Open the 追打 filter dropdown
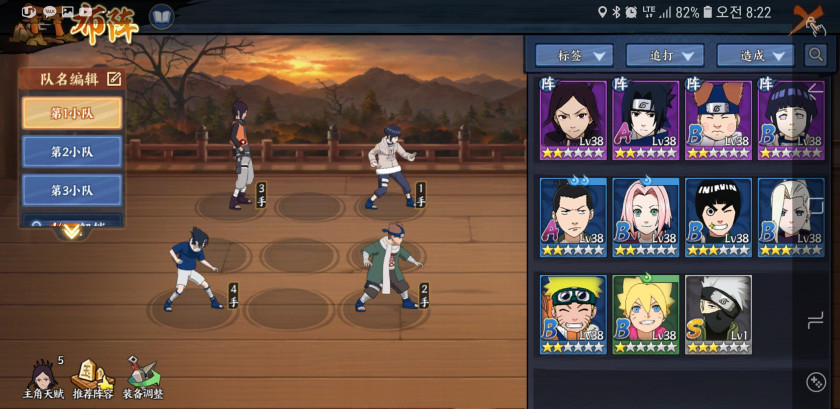The width and height of the screenshot is (840, 409). coord(665,55)
